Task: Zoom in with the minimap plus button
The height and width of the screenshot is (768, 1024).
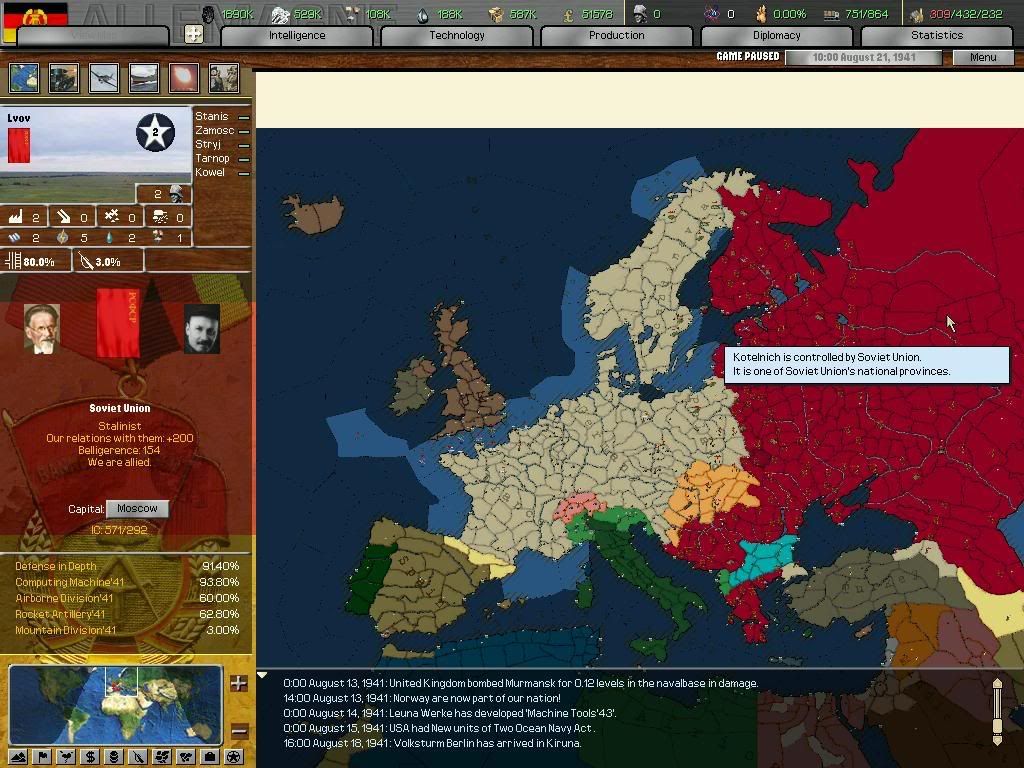Action: pos(239,684)
